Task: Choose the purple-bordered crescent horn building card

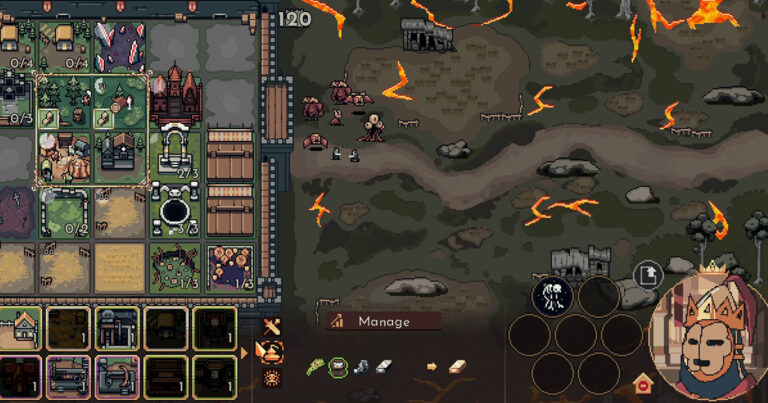Action: [x=117, y=376]
